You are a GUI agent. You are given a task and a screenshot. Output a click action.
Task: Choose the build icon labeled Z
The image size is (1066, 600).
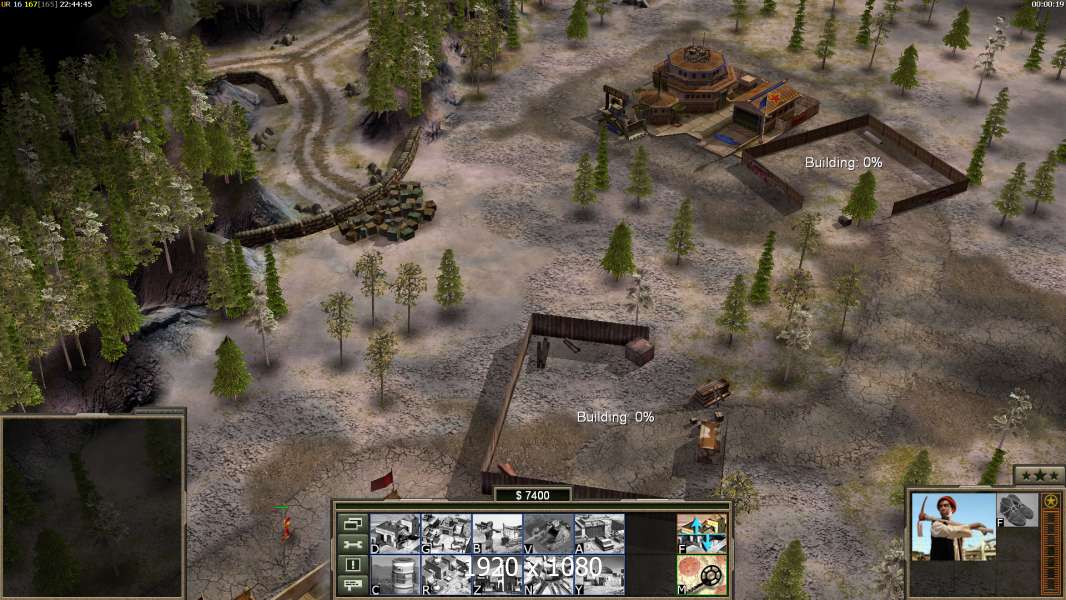(x=496, y=574)
